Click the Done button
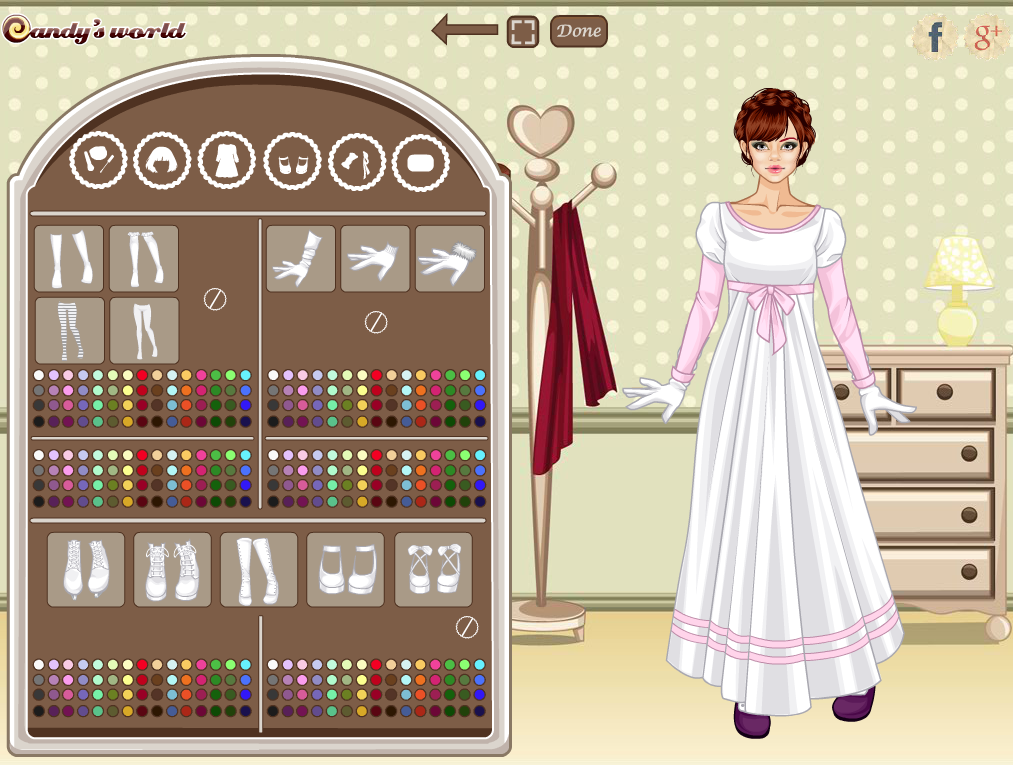1013x765 pixels. [x=579, y=31]
